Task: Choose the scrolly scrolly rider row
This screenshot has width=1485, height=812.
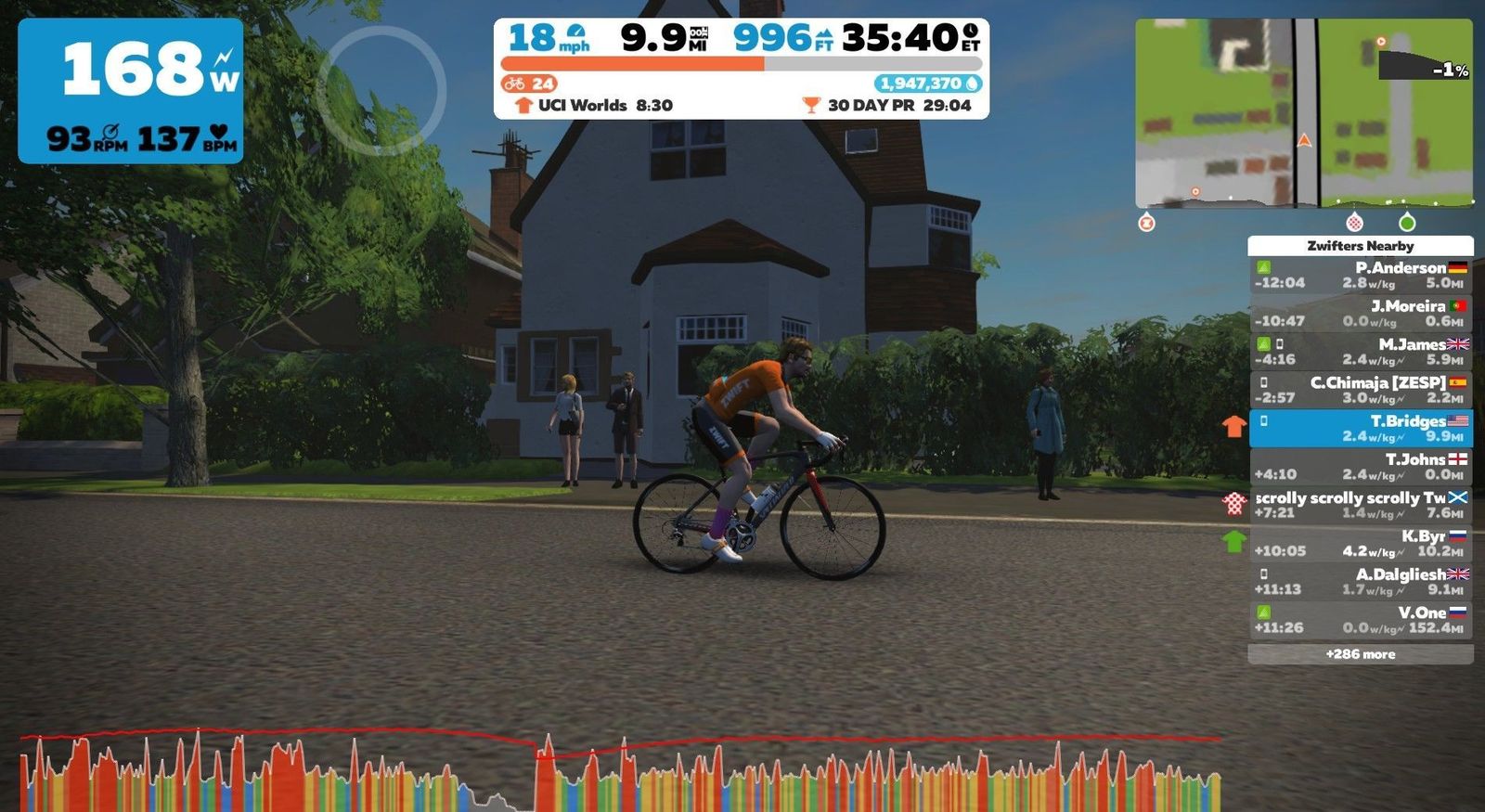Action: coord(1361,505)
